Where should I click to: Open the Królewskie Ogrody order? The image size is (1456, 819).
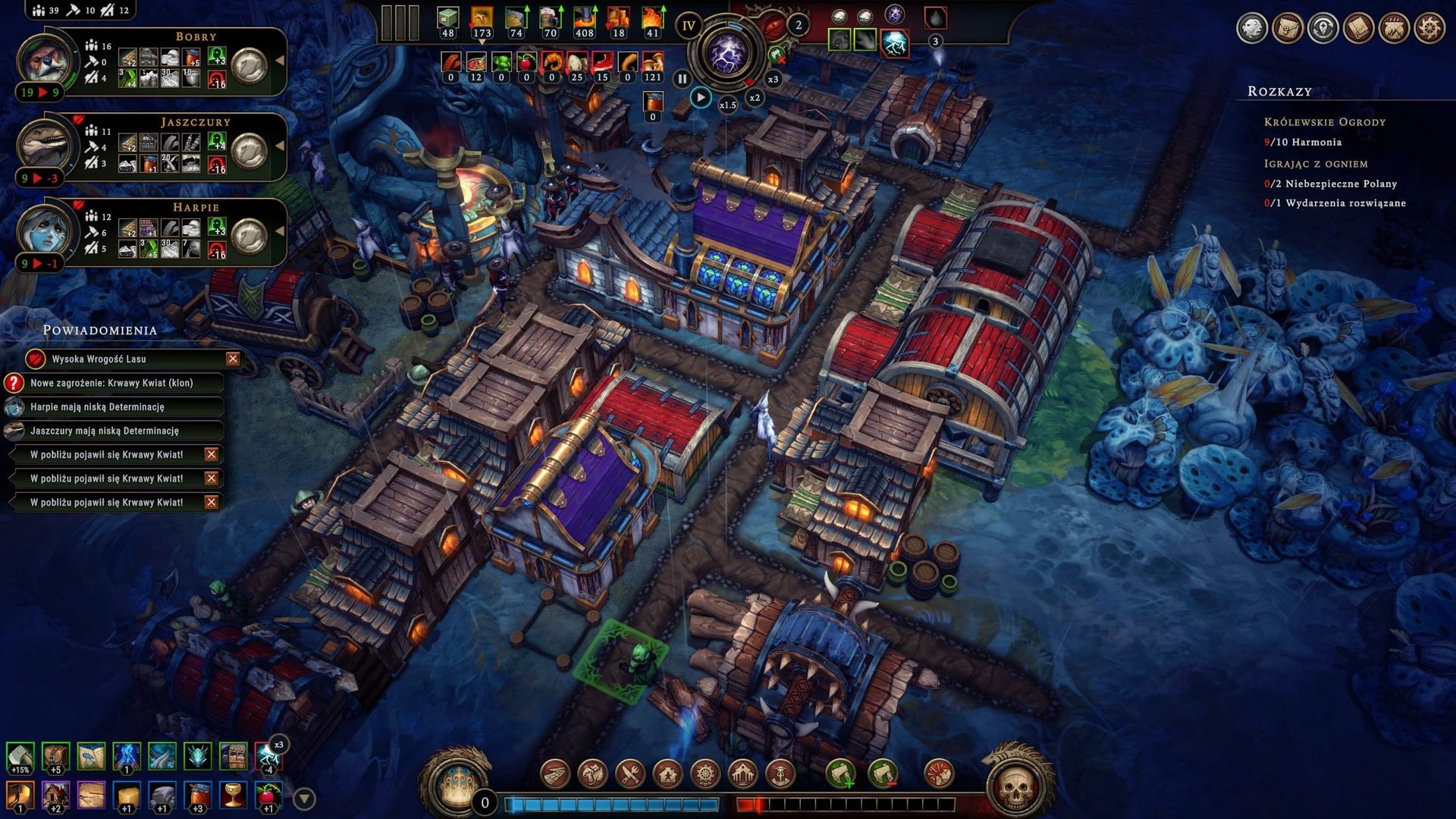click(1324, 122)
